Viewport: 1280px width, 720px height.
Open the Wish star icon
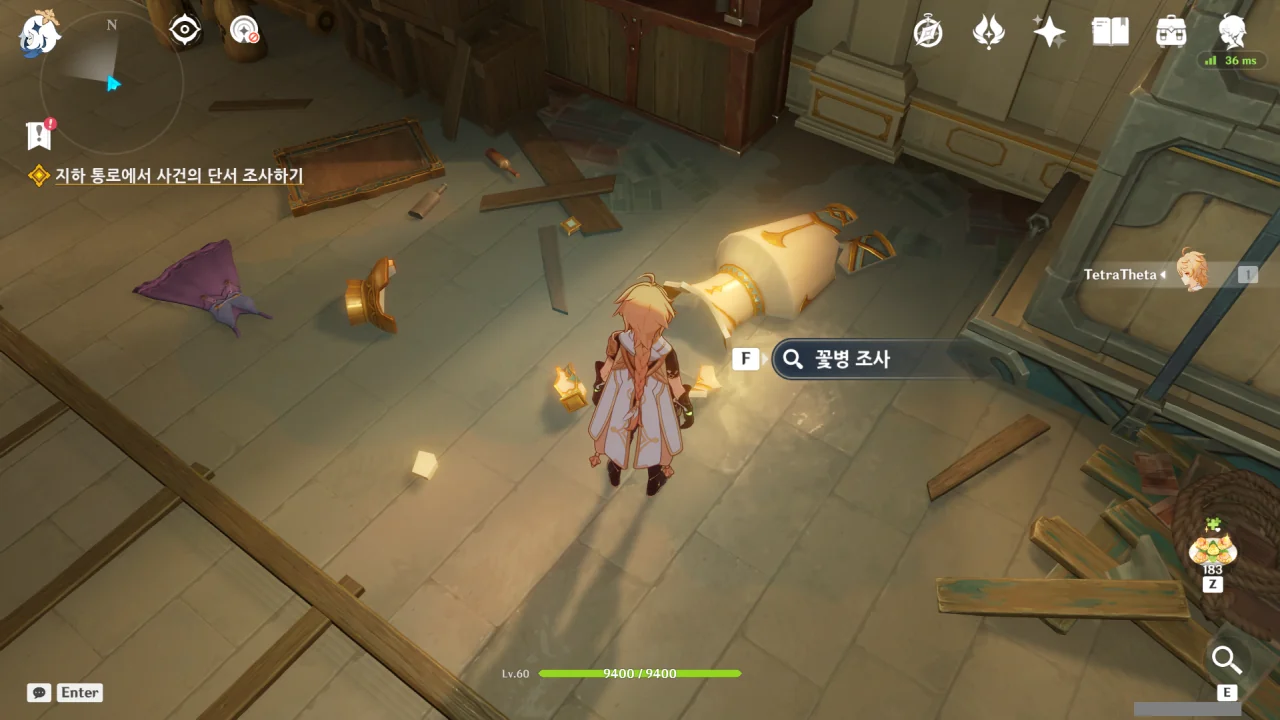pos(1049,32)
